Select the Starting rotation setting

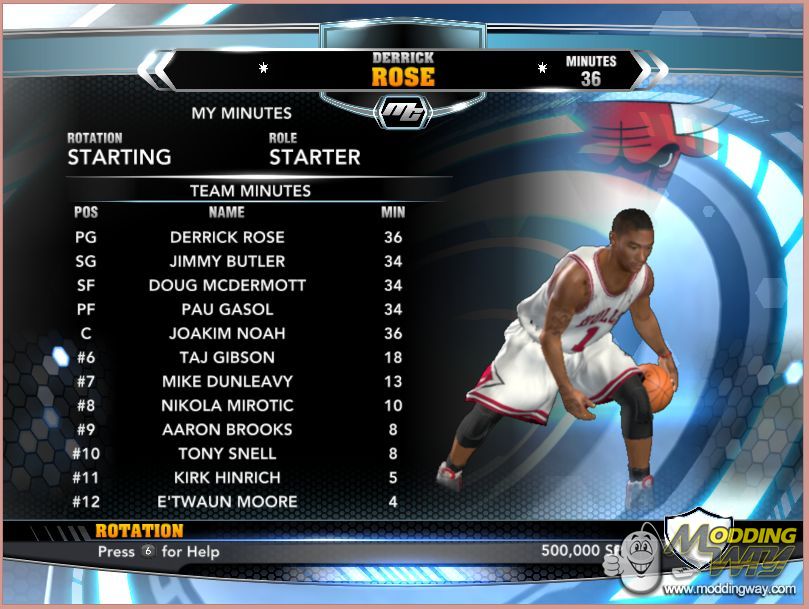(119, 157)
